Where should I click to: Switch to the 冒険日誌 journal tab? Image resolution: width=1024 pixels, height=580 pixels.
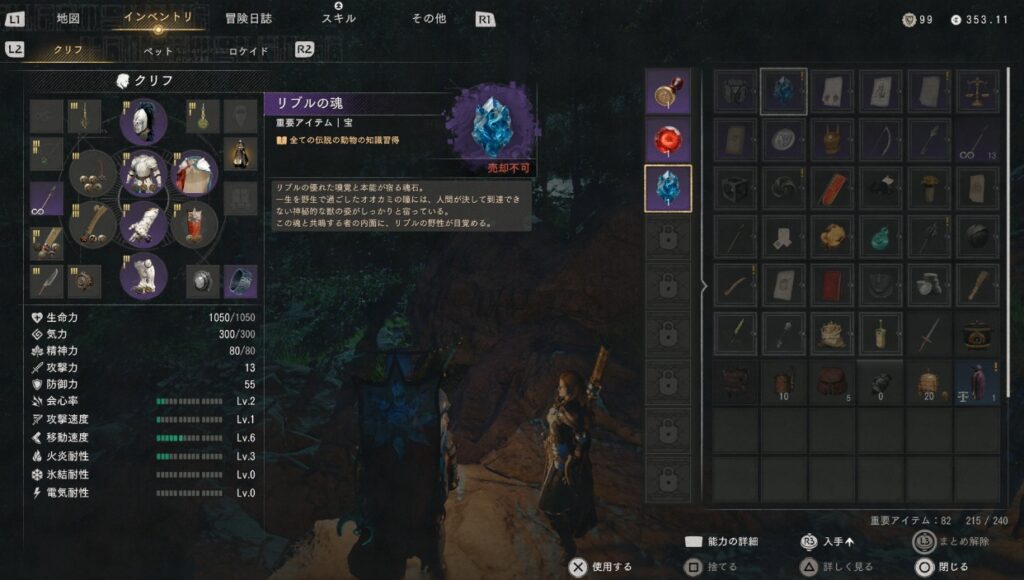250,18
